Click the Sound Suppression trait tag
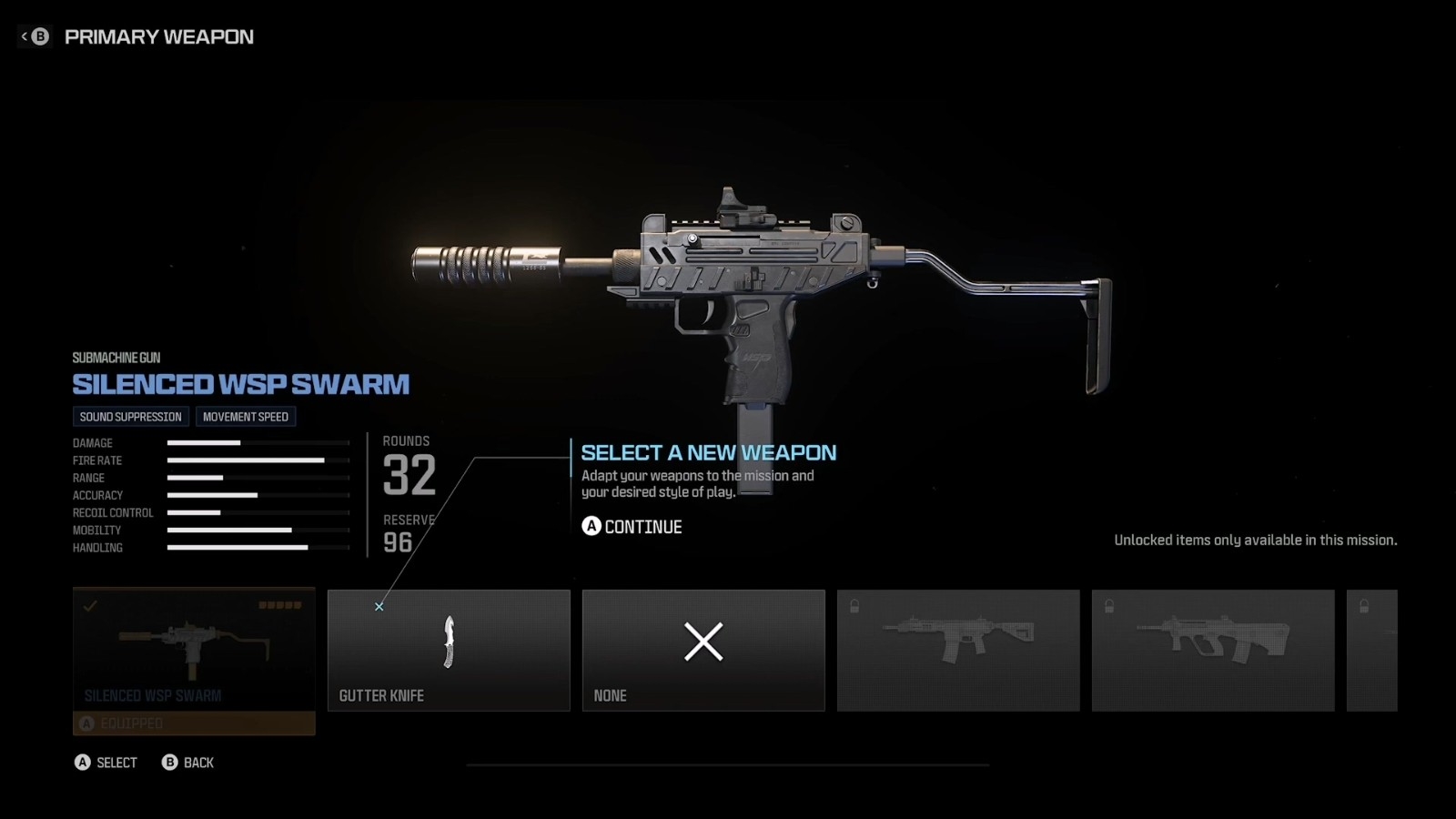Screen dimensions: 1456x819 [x=131, y=417]
